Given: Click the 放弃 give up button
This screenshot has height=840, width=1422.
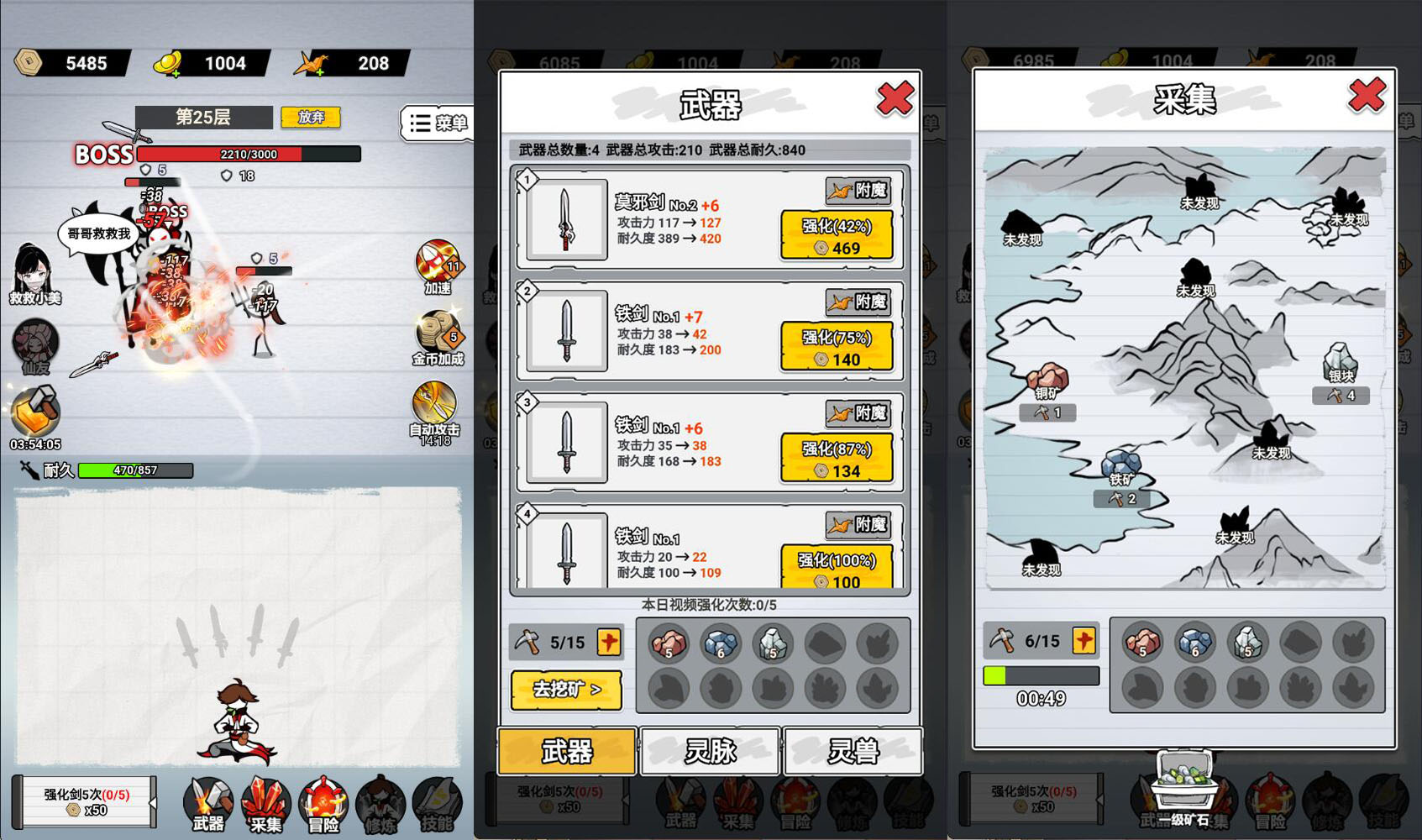Looking at the screenshot, I should tap(311, 117).
